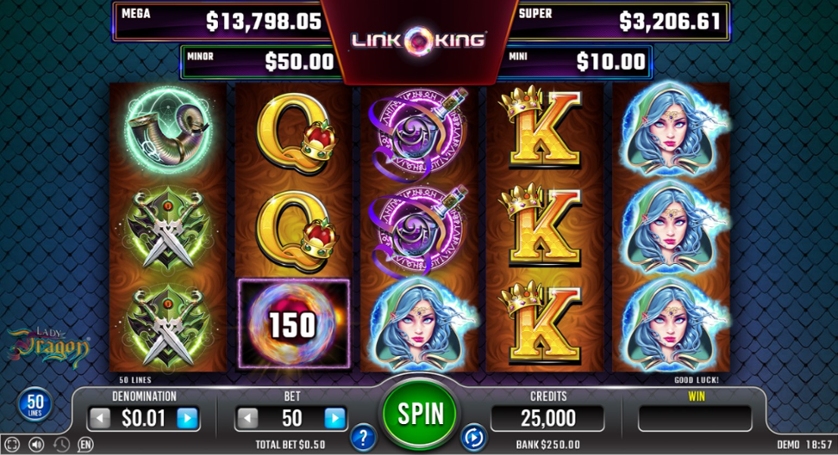Increase the denomination with the right arrow

tap(187, 418)
